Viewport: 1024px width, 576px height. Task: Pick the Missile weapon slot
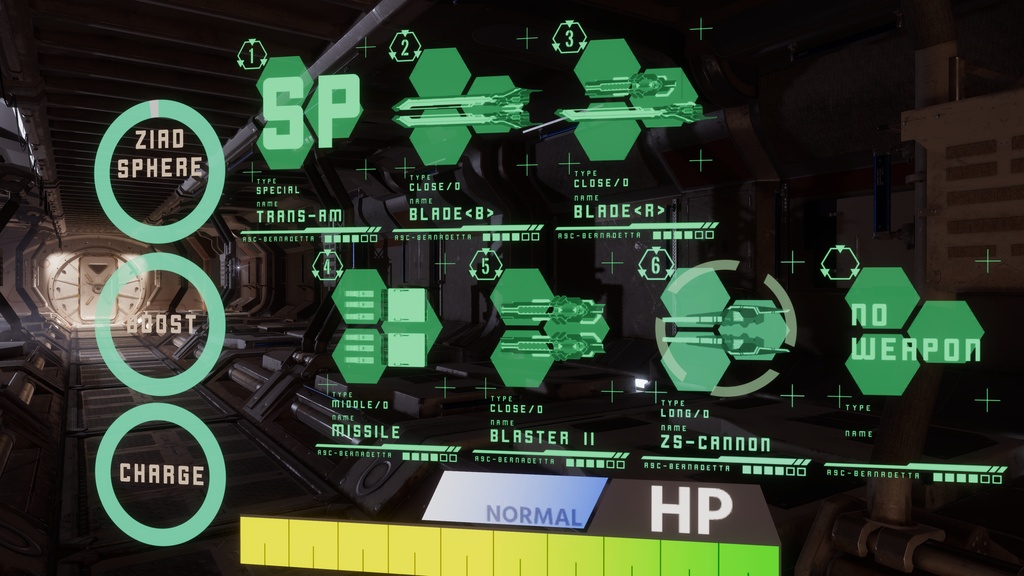coord(385,326)
